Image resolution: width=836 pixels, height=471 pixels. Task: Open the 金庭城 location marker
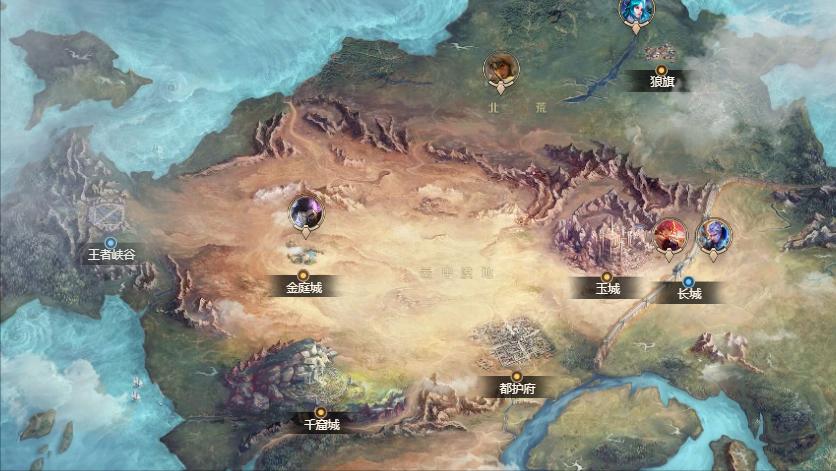303,274
